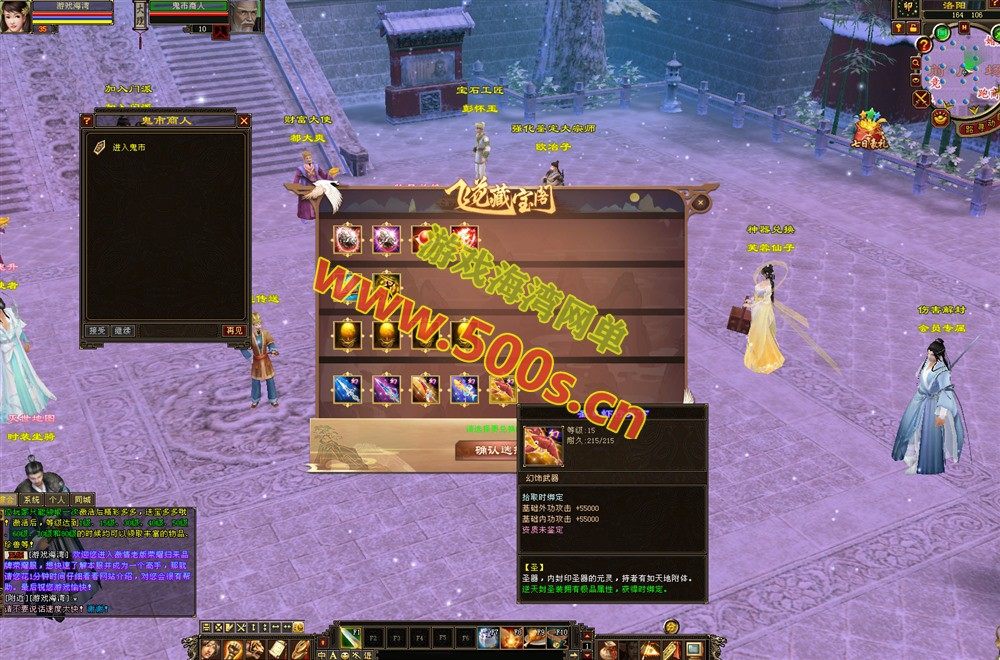Screen dimensions: 1000x660
Task: Click the 接受 accept button
Action: pyautogui.click(x=97, y=330)
